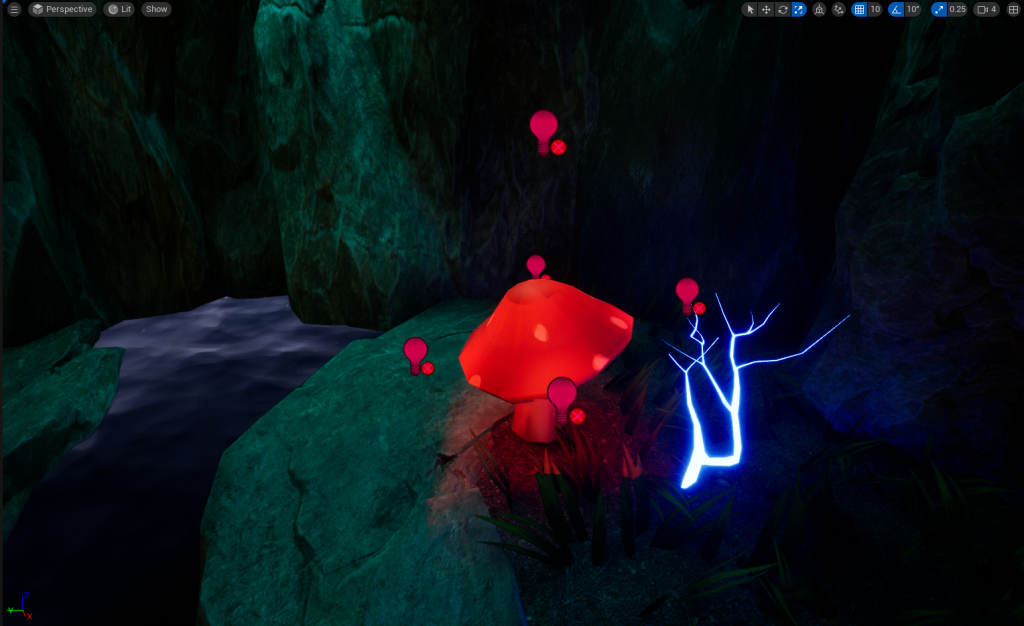
Task: Open the grid snap size 10 dropdown
Action: point(875,9)
